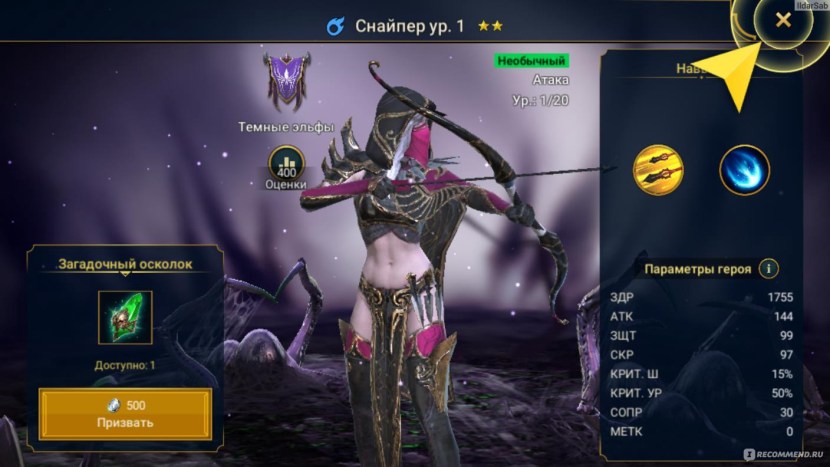This screenshot has height=467, width=830.
Task: View the golden arrows skill
Action: pyautogui.click(x=658, y=170)
